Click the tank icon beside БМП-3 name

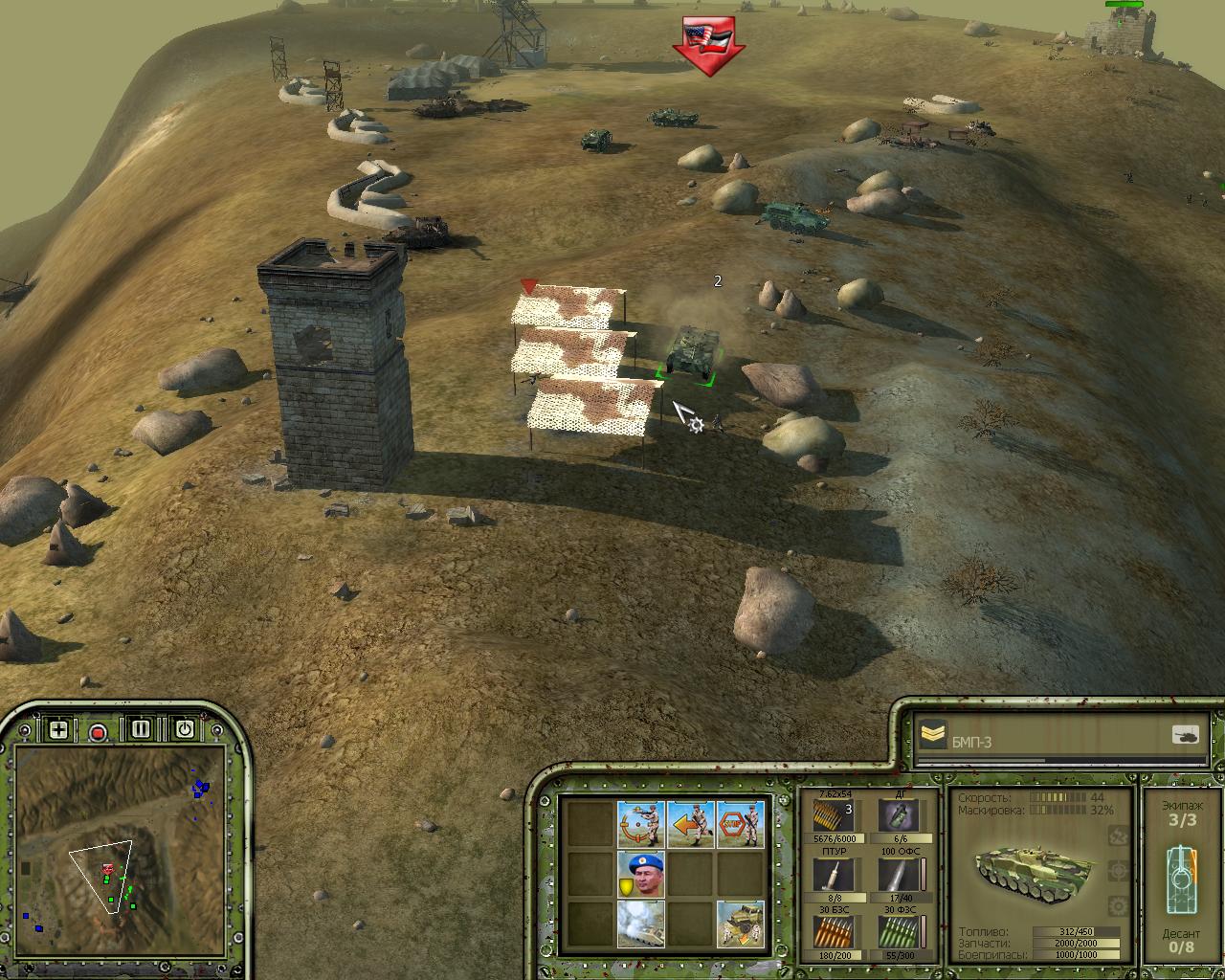(x=1185, y=735)
